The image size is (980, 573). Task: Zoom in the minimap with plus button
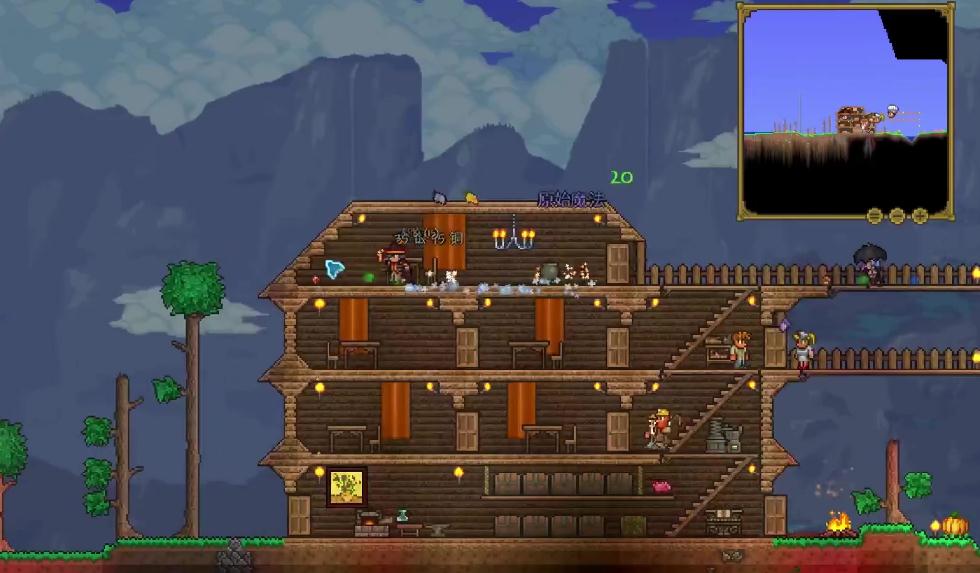[x=920, y=215]
